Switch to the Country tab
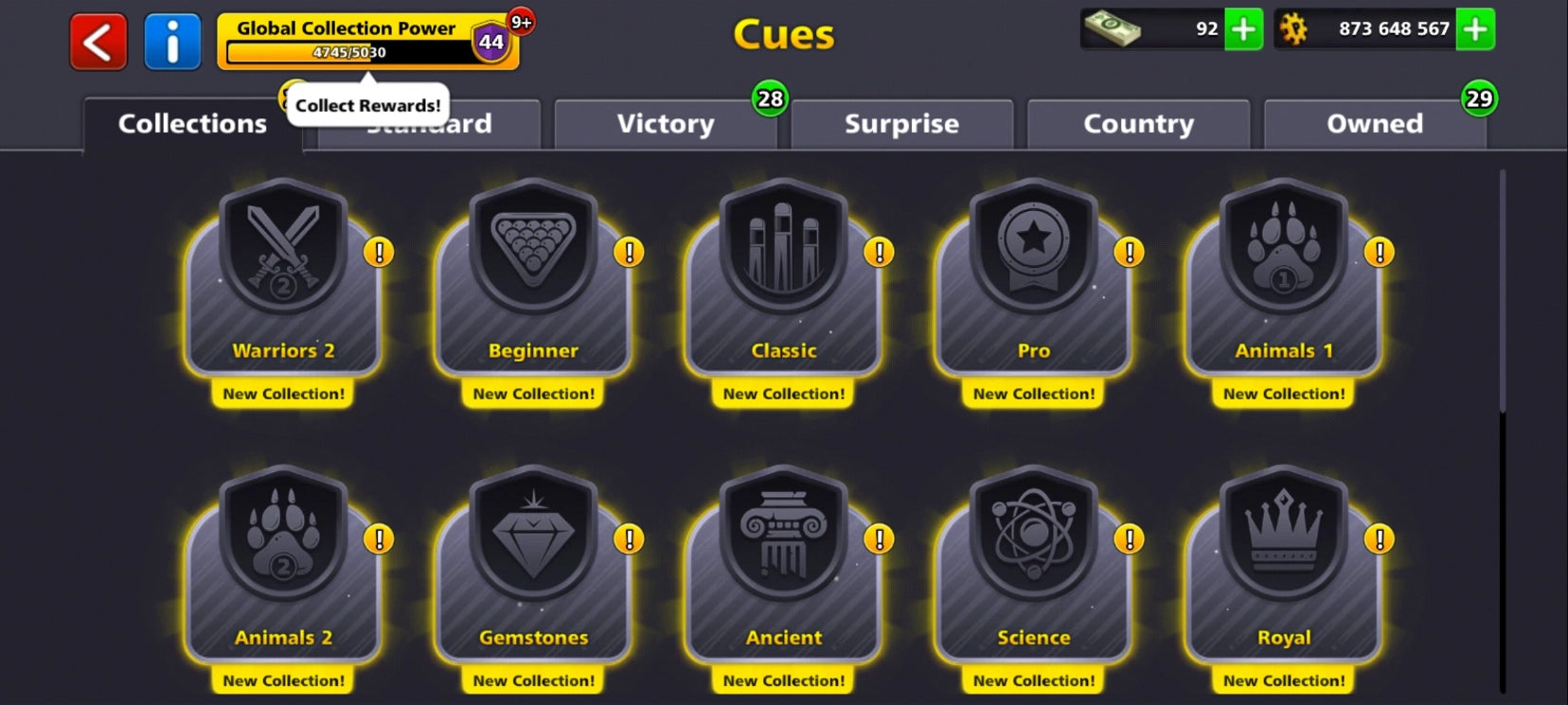Image resolution: width=1568 pixels, height=705 pixels. click(x=1138, y=124)
